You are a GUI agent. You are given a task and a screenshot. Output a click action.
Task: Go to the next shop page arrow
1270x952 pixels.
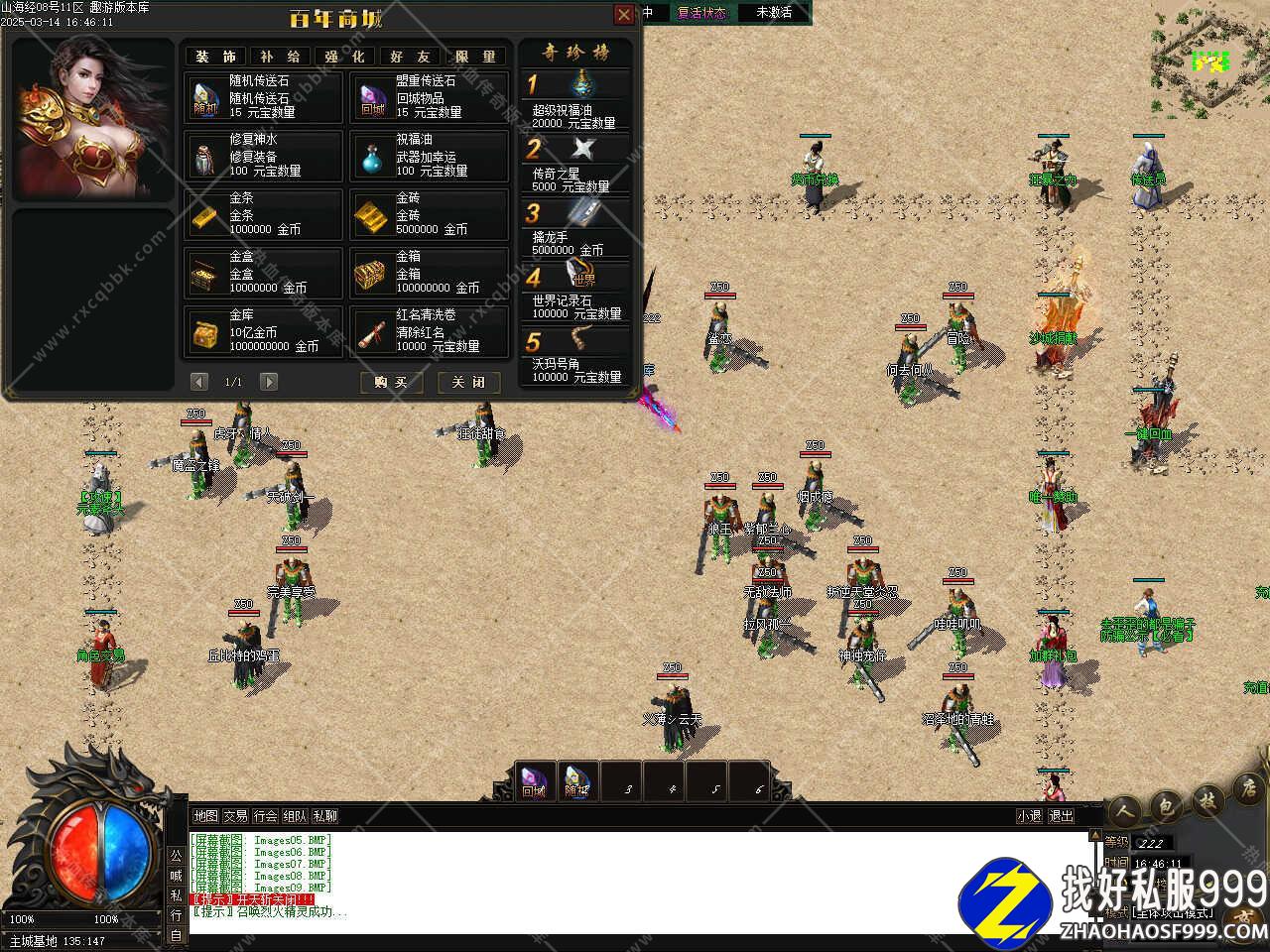click(268, 382)
